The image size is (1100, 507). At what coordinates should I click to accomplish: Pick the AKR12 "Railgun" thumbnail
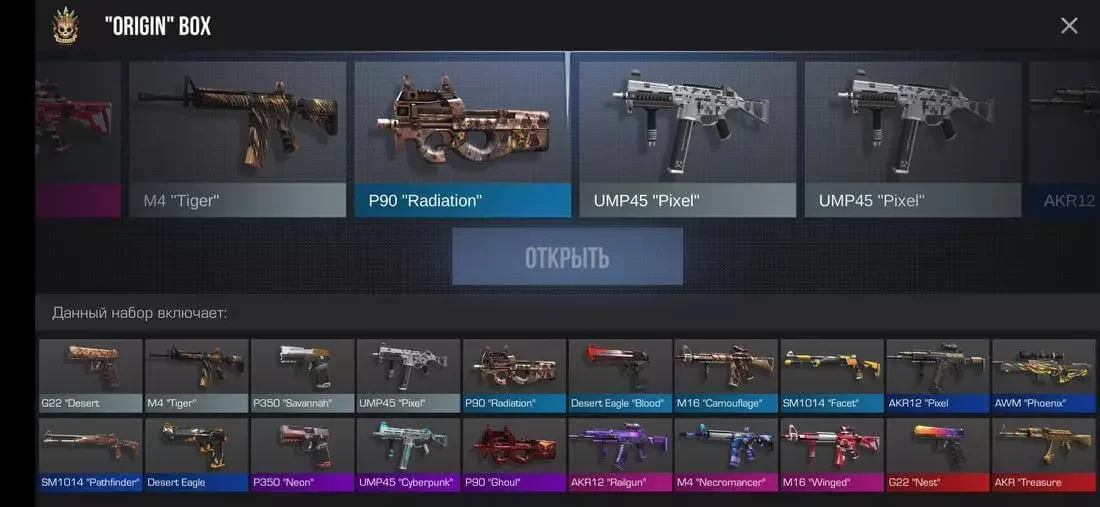tap(620, 454)
